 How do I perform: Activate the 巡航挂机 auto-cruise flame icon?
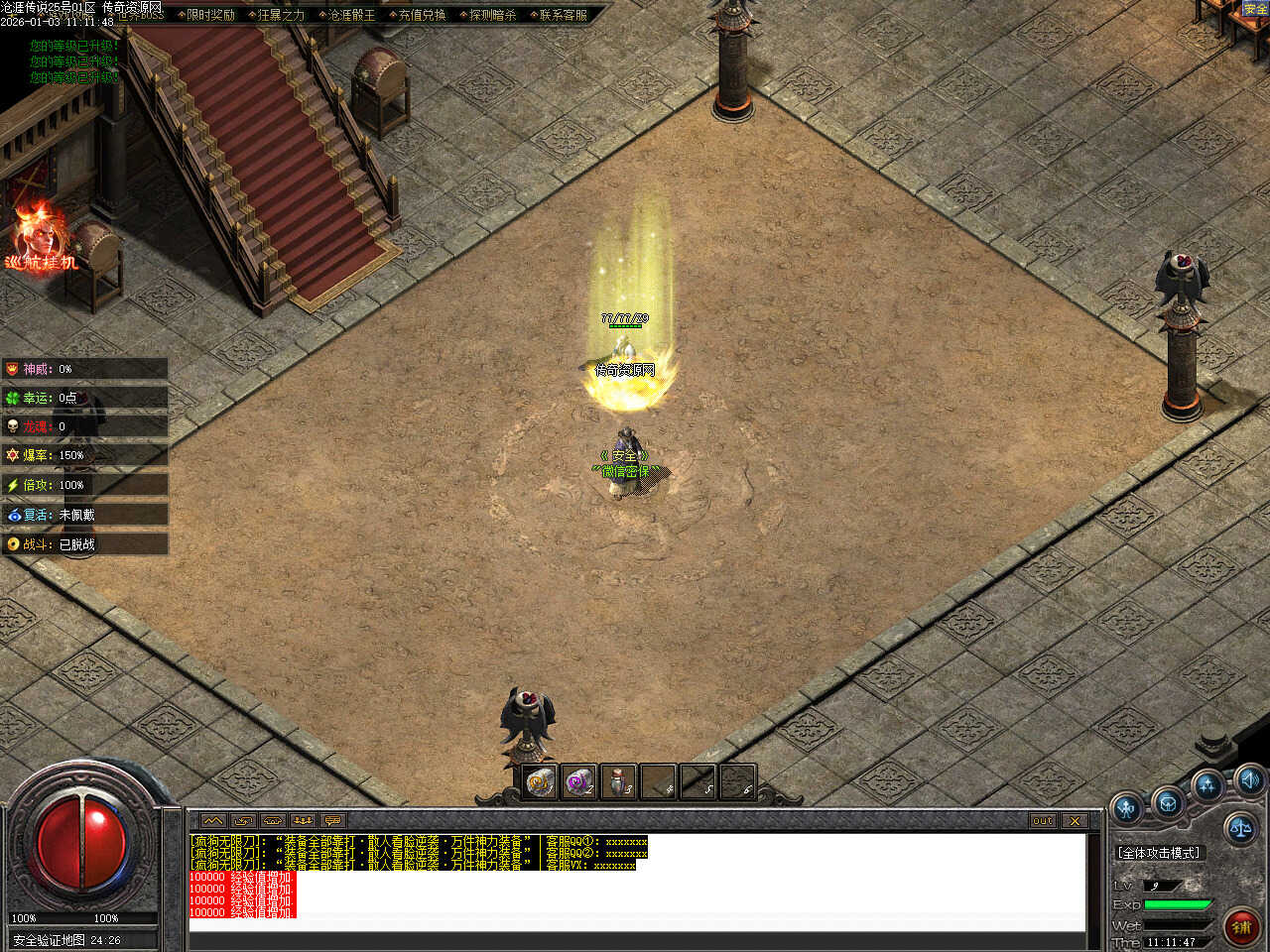tap(41, 238)
